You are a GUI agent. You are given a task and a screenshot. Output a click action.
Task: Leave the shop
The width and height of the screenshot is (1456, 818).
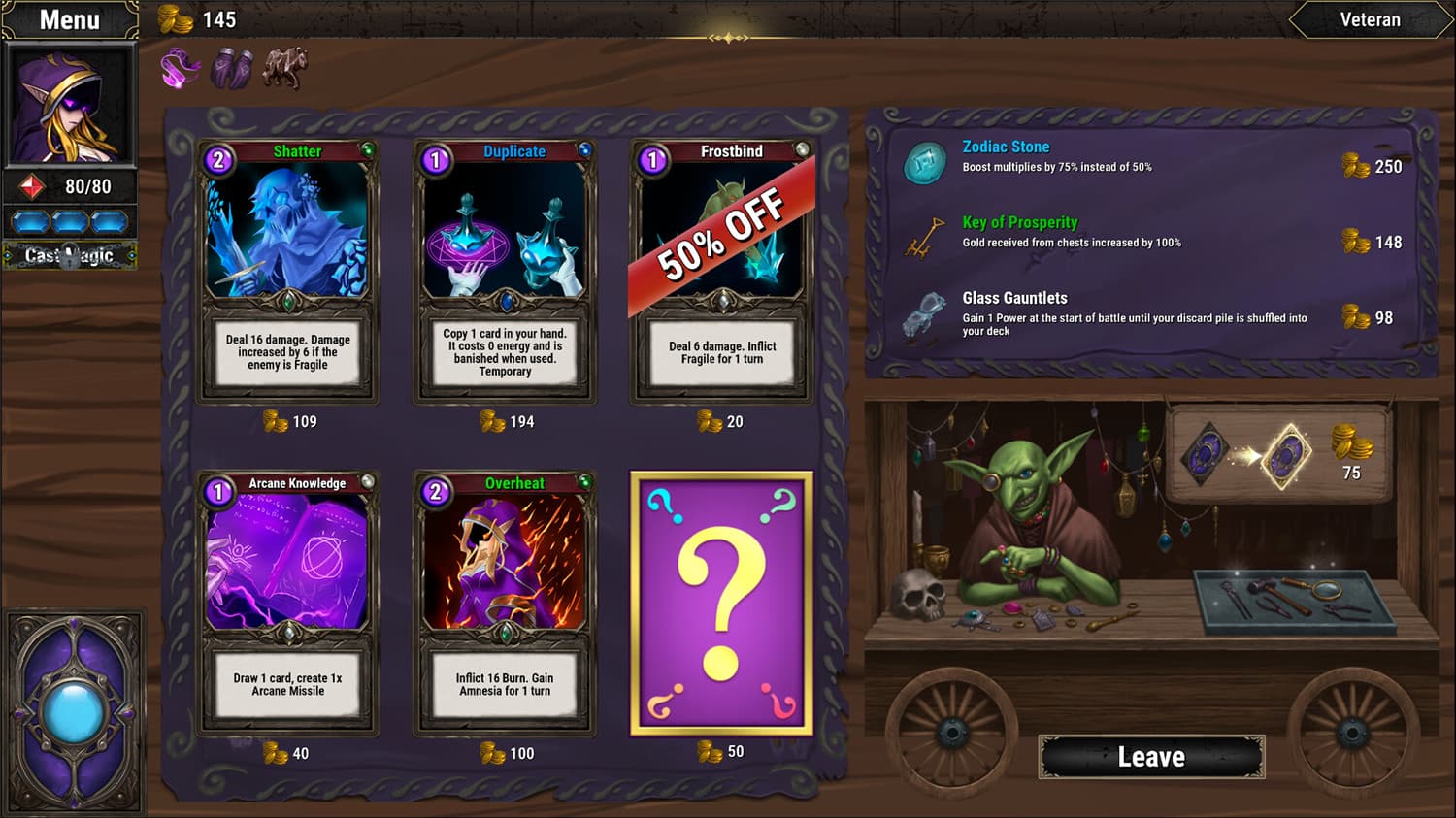(x=1151, y=757)
